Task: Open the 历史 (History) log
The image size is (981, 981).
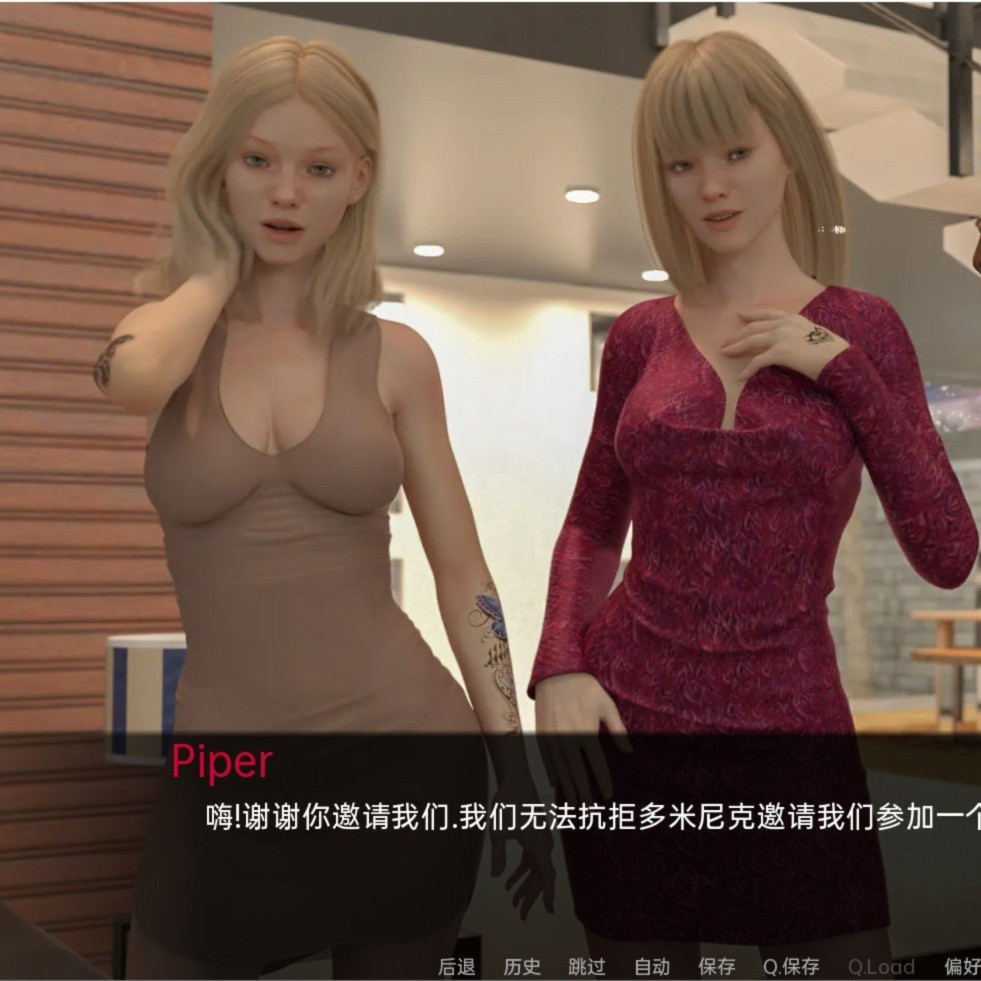Action: 521,966
